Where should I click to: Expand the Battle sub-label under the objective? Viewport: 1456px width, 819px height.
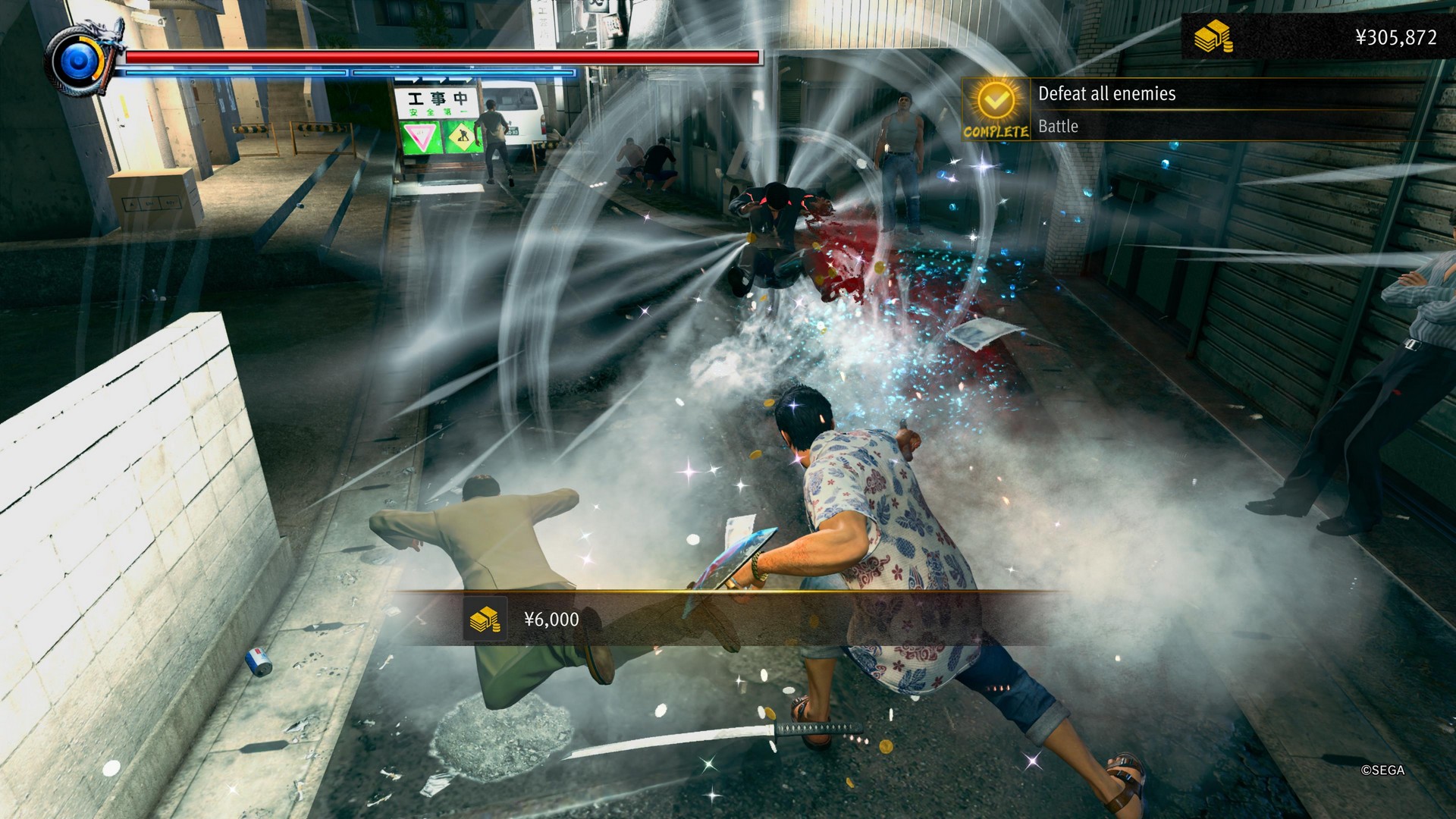[1058, 127]
